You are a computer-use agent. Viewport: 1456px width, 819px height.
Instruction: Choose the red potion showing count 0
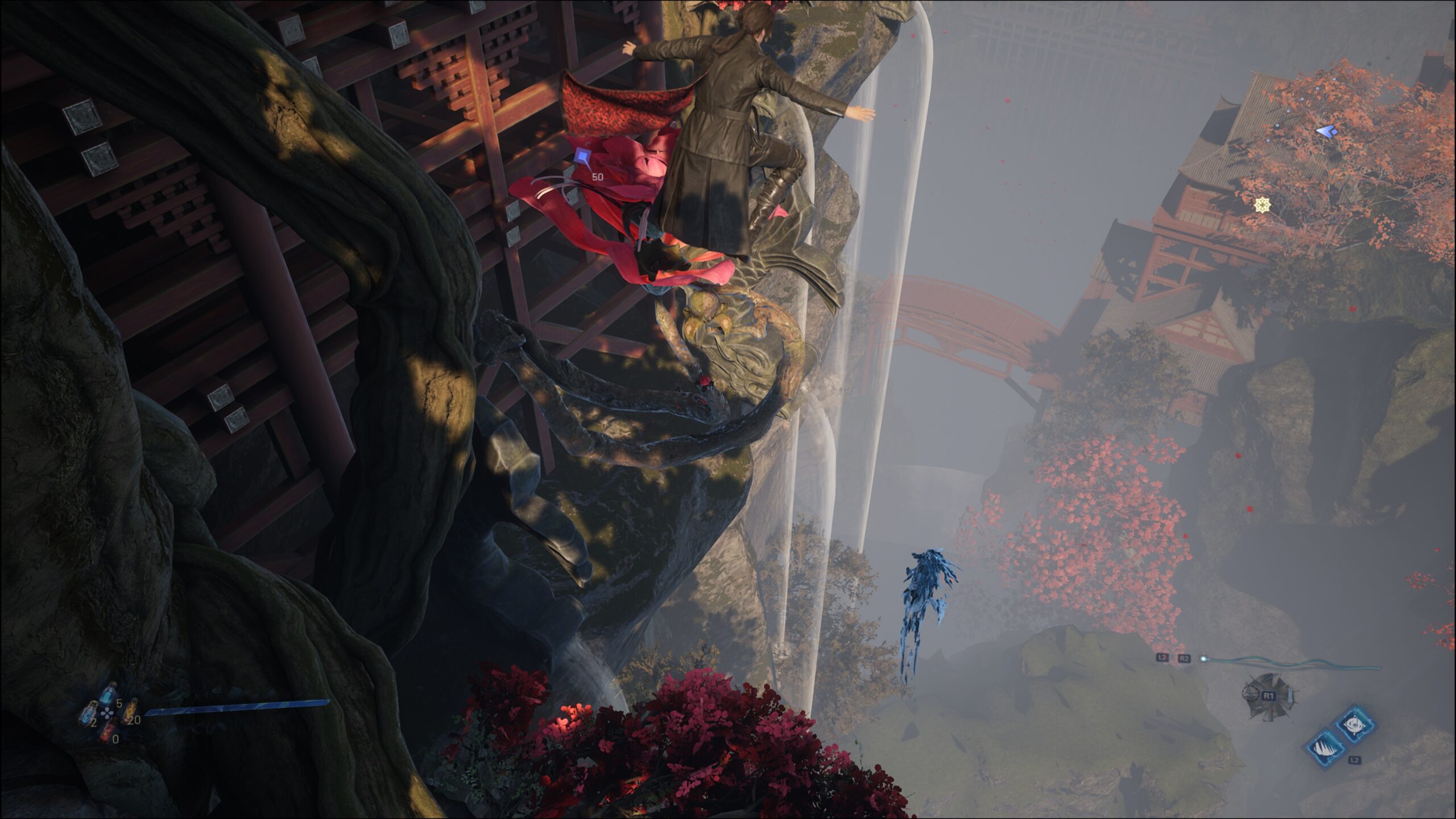tap(108, 732)
